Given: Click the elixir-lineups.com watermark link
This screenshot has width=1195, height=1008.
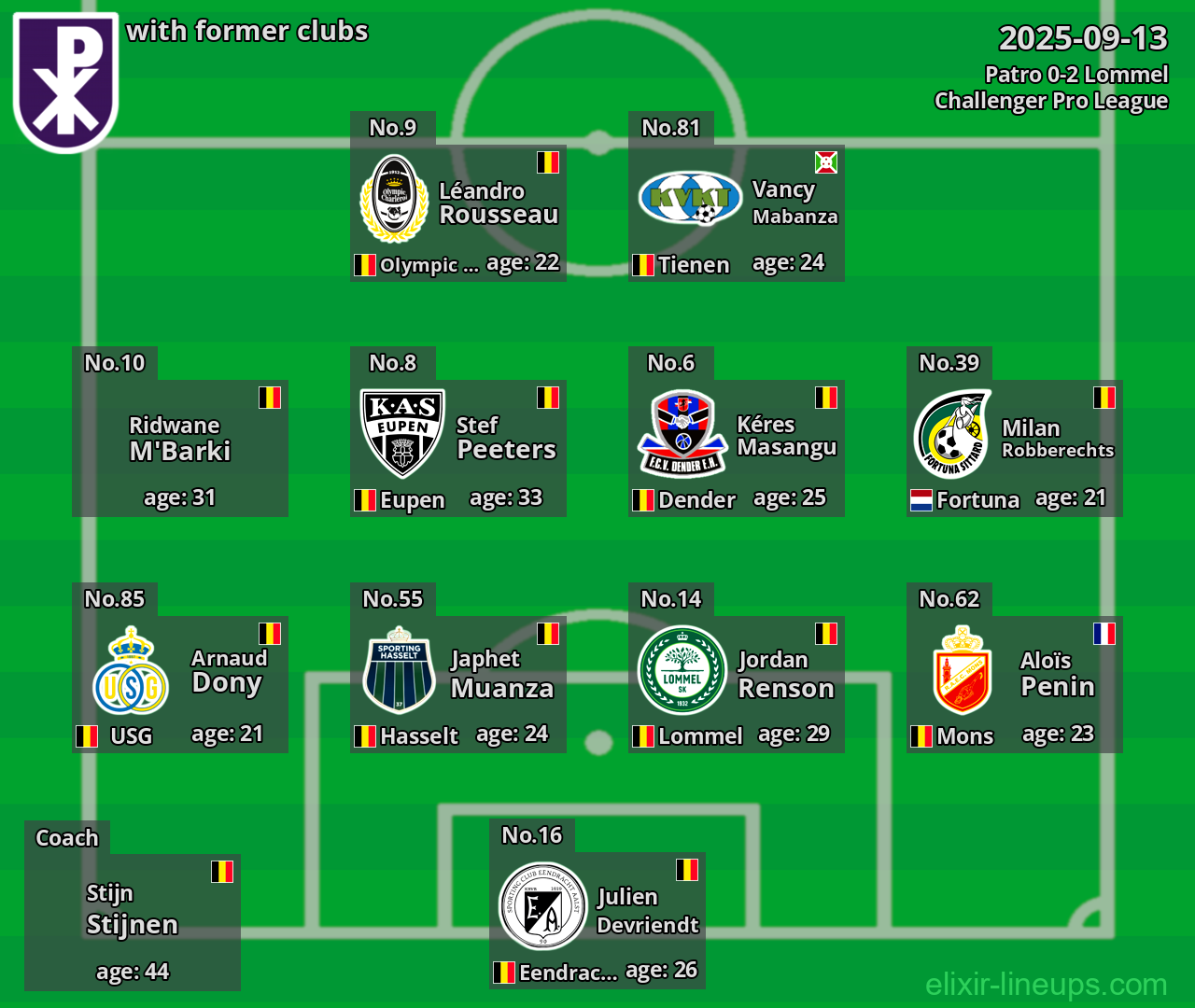Looking at the screenshot, I should (1046, 984).
